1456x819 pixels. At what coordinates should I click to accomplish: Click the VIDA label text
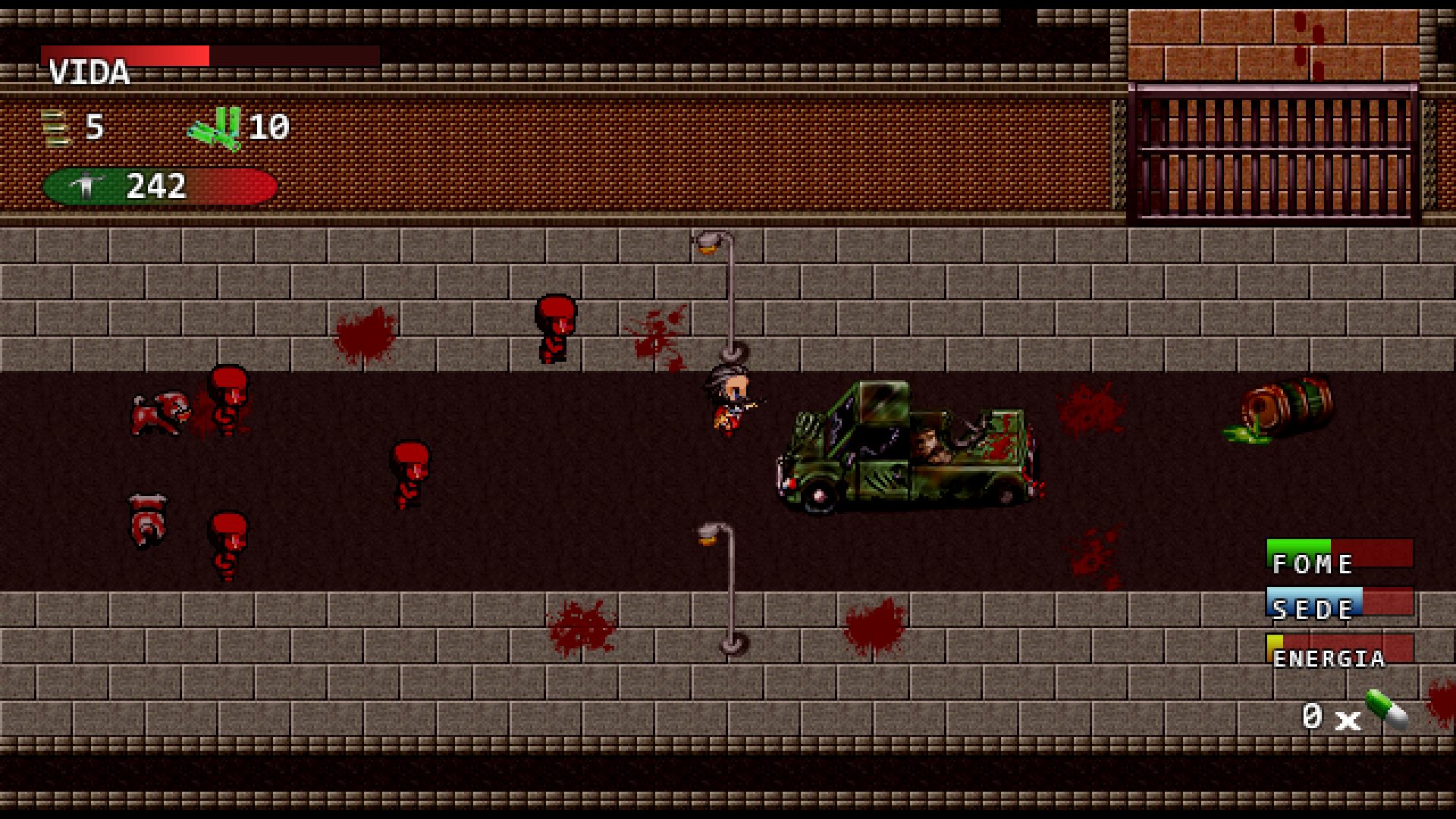pos(89,73)
